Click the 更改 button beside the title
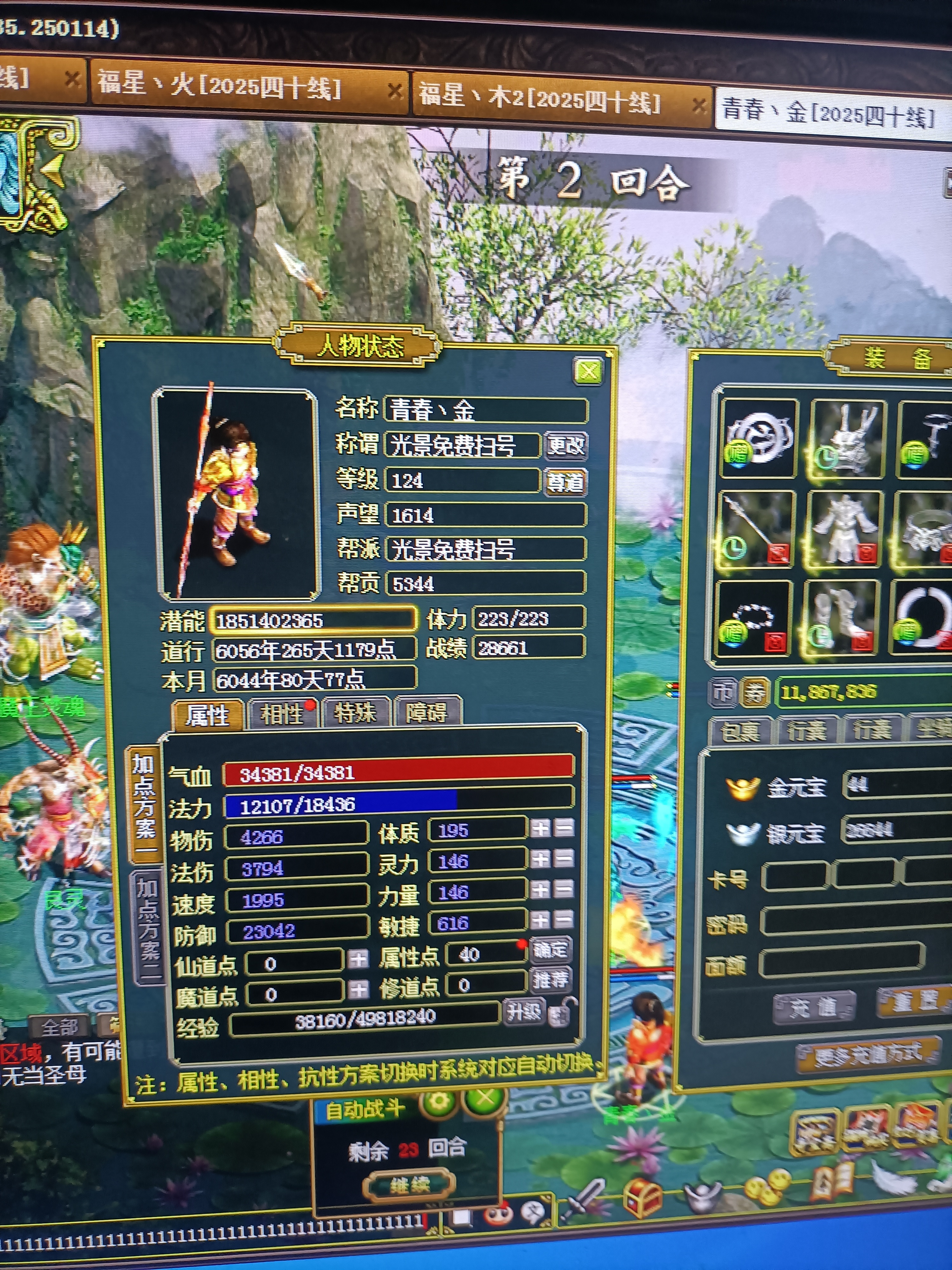Screen dimensions: 952x1270 pos(565,445)
